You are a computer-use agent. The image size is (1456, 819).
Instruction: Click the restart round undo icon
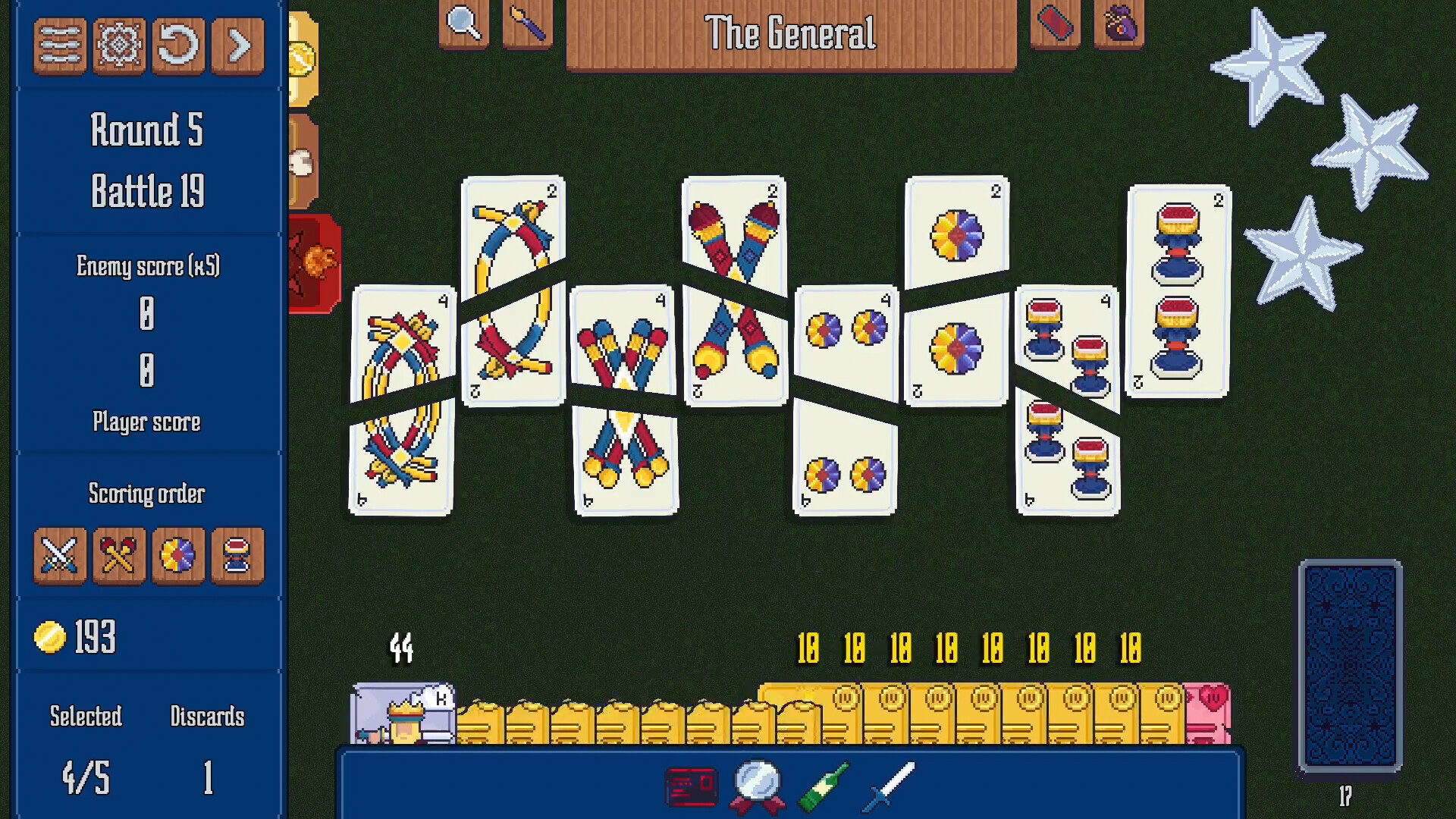(x=178, y=45)
